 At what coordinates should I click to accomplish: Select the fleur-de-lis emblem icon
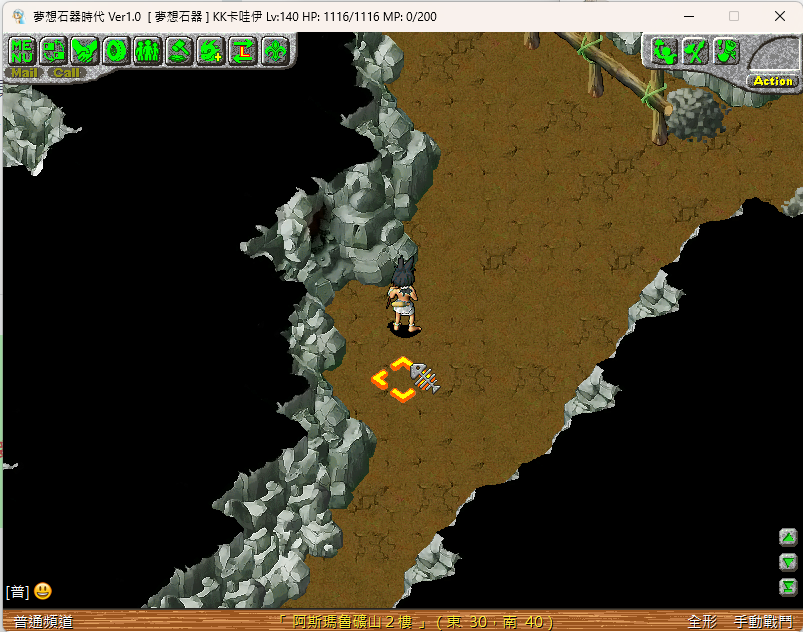pyautogui.click(x=275, y=50)
